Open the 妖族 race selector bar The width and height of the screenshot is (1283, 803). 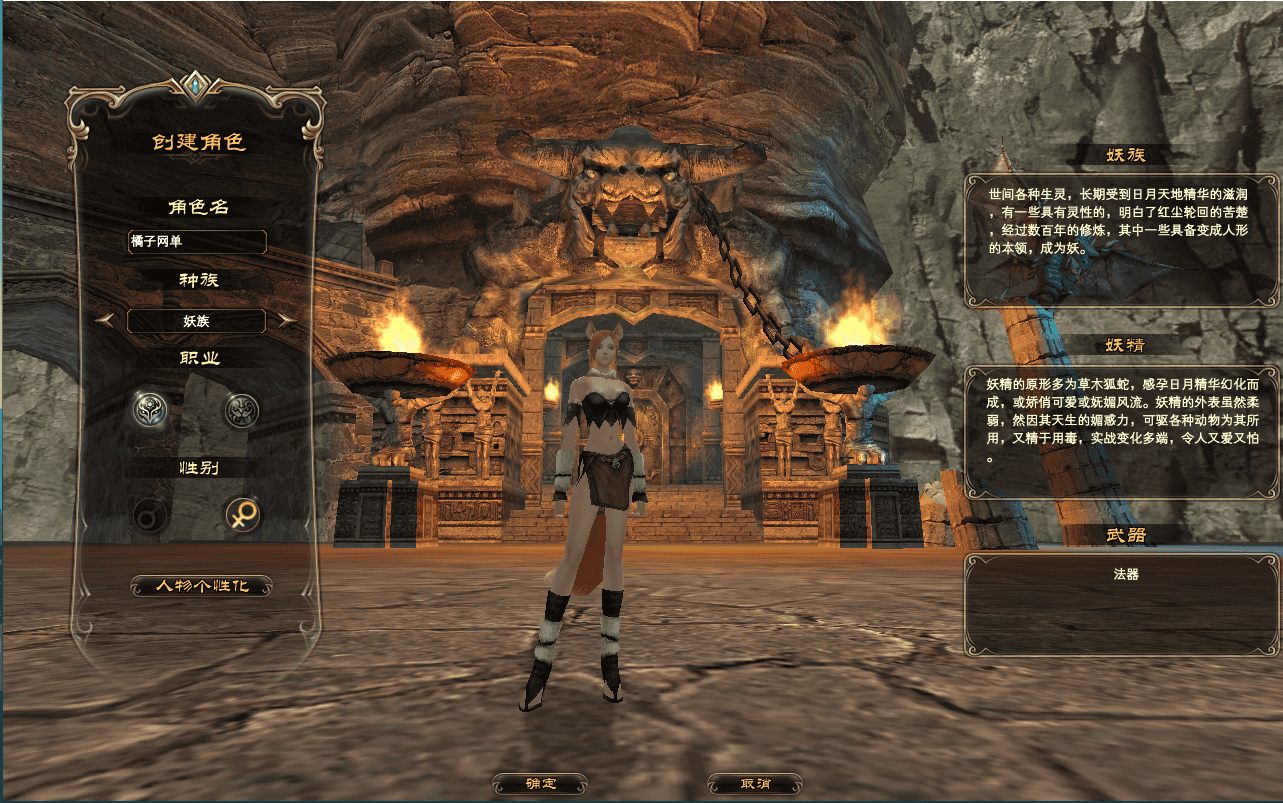[196, 320]
